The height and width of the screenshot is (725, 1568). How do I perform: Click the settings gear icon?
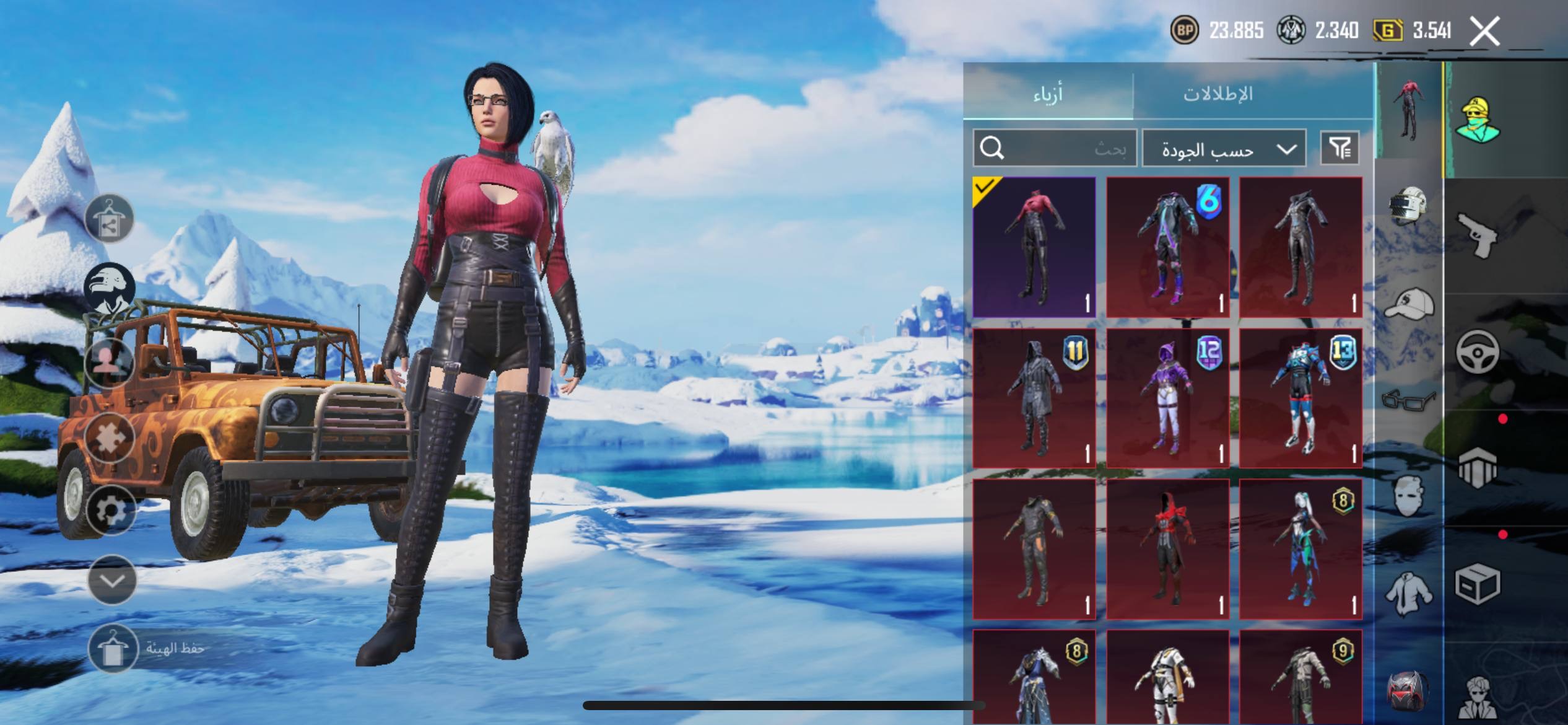click(111, 511)
